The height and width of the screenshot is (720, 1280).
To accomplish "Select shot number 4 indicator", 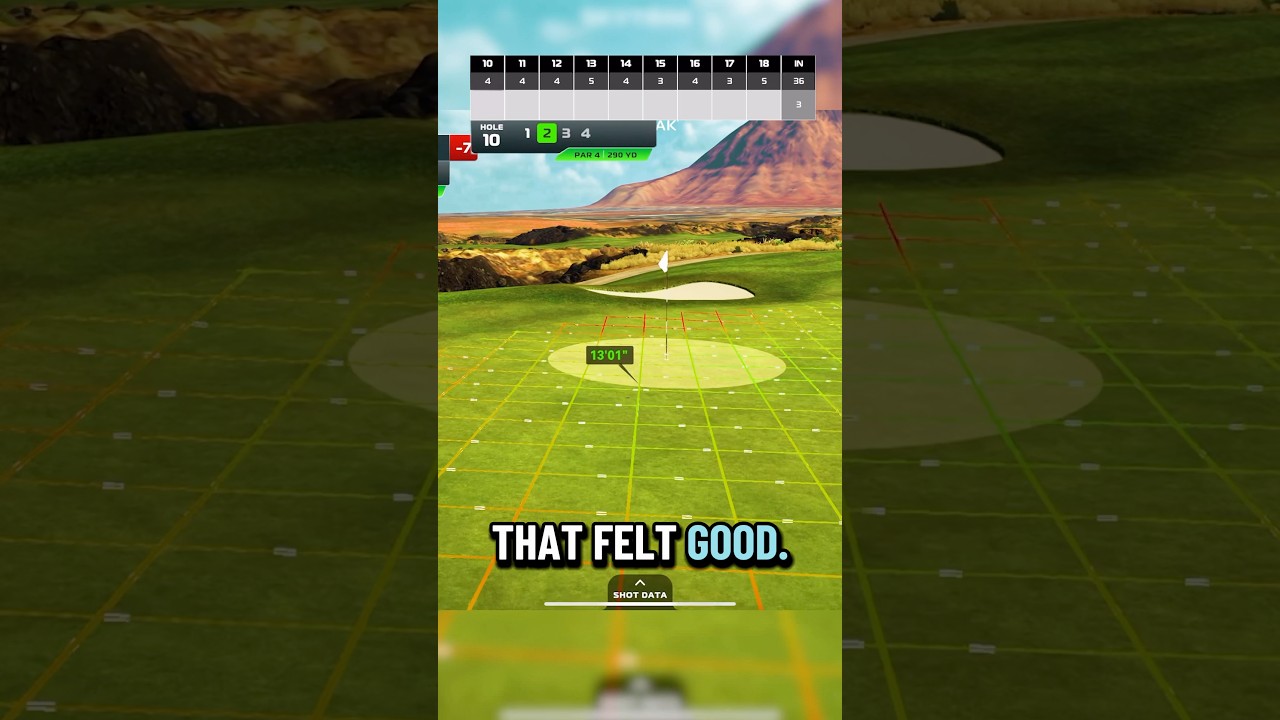I will coord(585,133).
